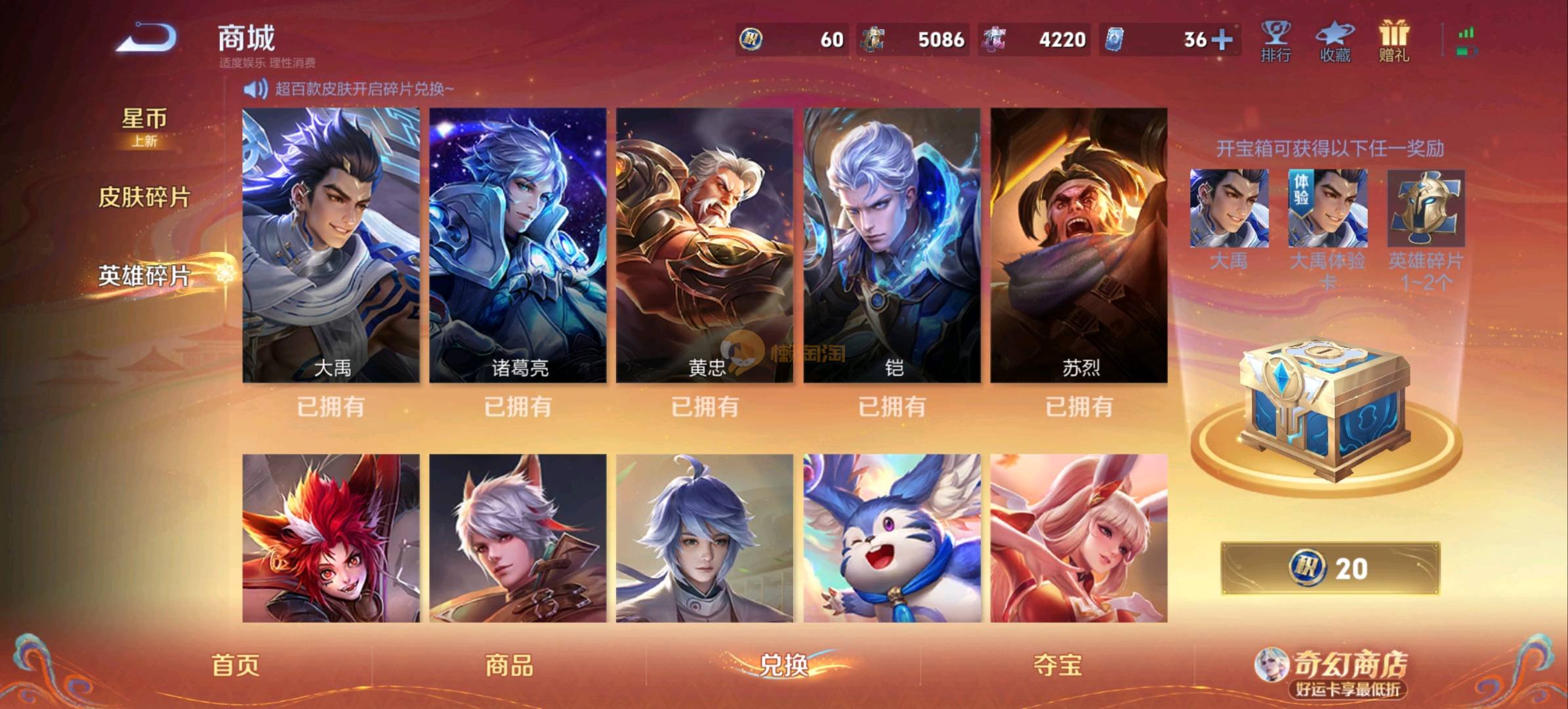Select the 英雄碎片 category
Viewport: 1568px width, 709px height.
click(144, 276)
